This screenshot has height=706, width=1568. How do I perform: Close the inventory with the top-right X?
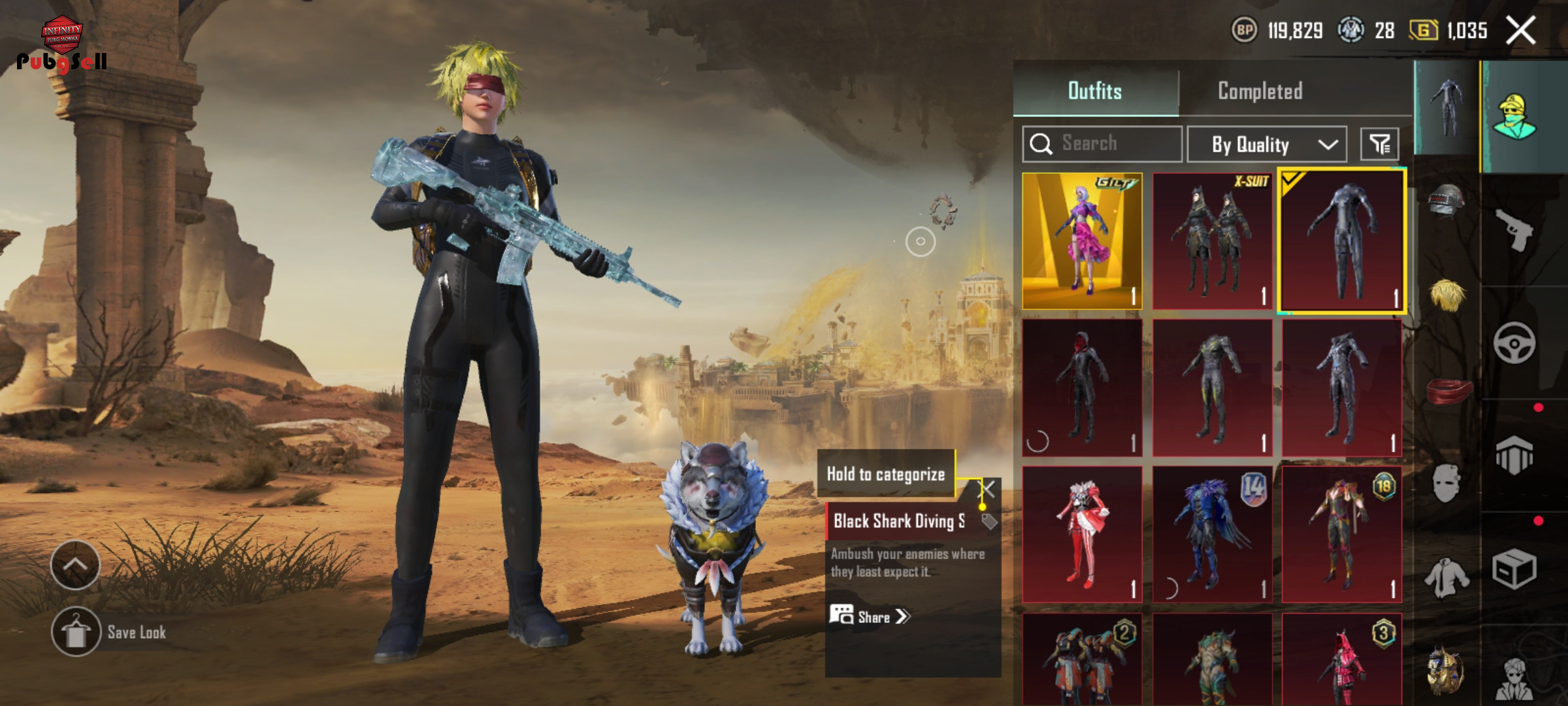pyautogui.click(x=1520, y=31)
